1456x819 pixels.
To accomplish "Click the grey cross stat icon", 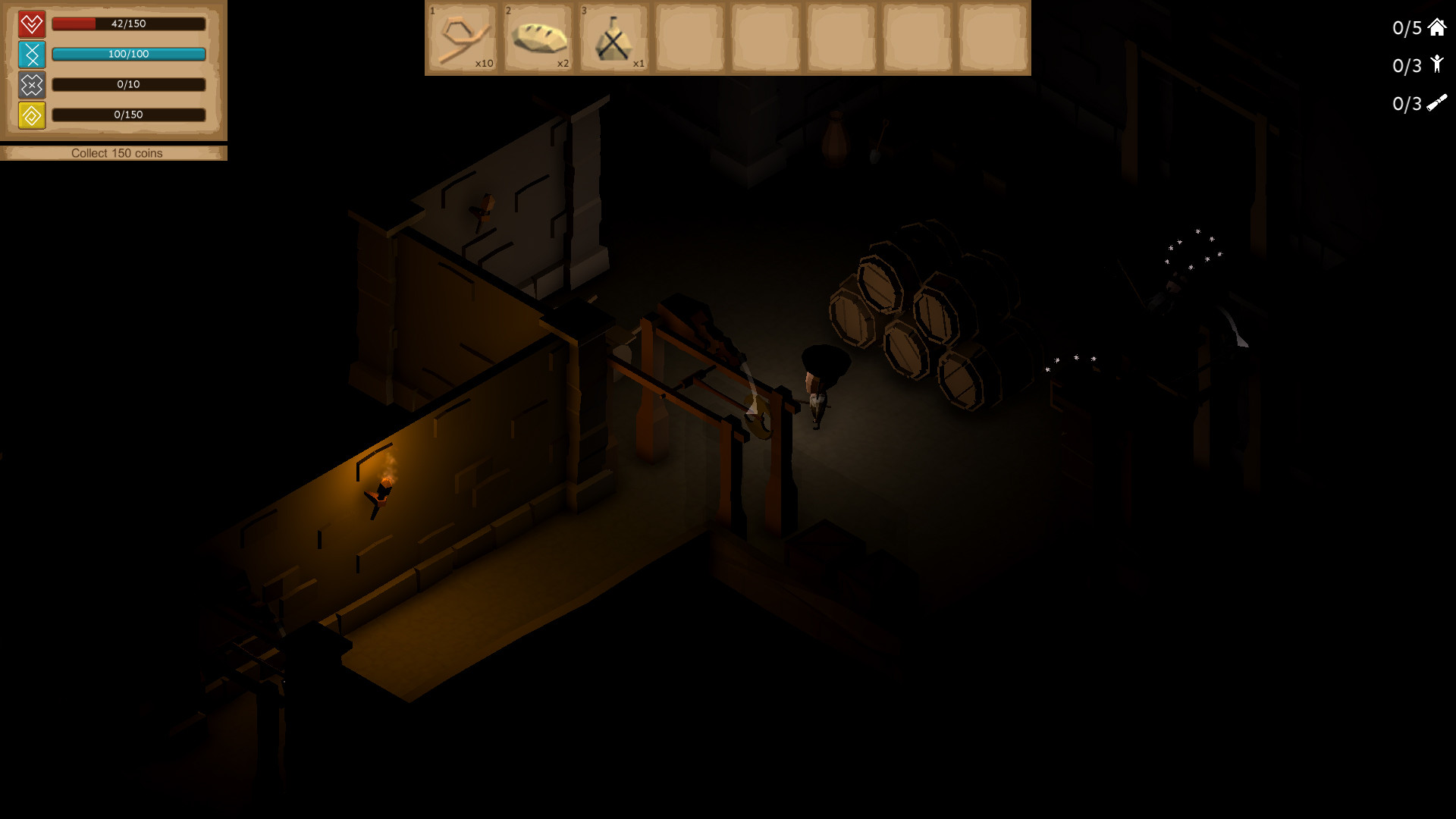I will click(x=32, y=85).
